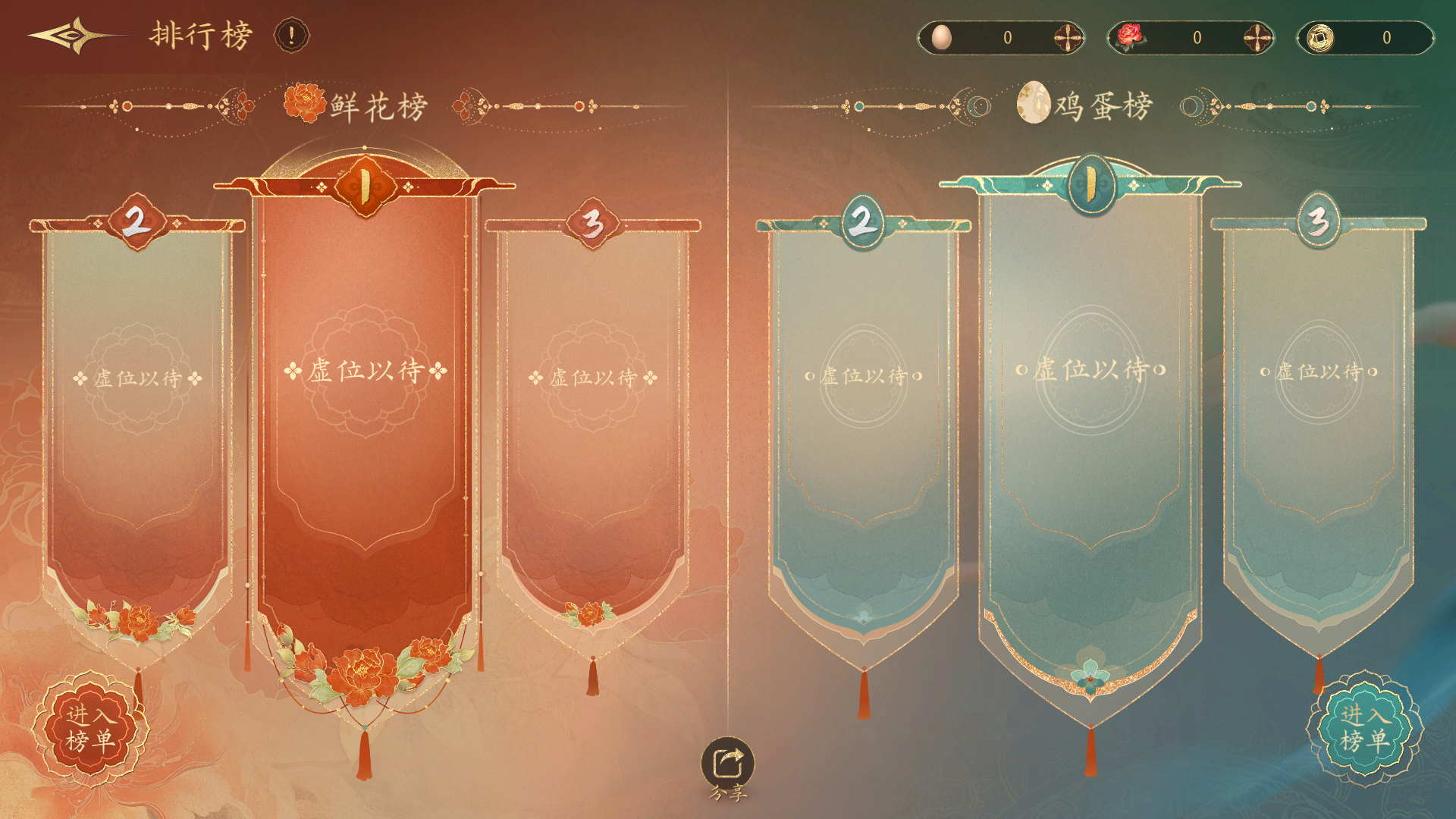Tap the peony flower icon beside 鲜花榜
Image resolution: width=1456 pixels, height=819 pixels.
pyautogui.click(x=305, y=105)
